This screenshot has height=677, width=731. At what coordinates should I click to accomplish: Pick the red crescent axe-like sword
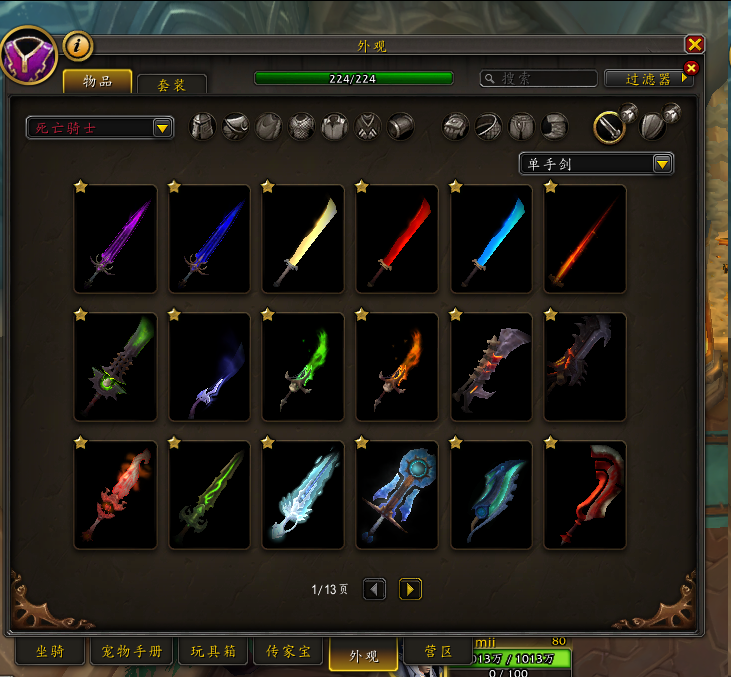pos(585,496)
